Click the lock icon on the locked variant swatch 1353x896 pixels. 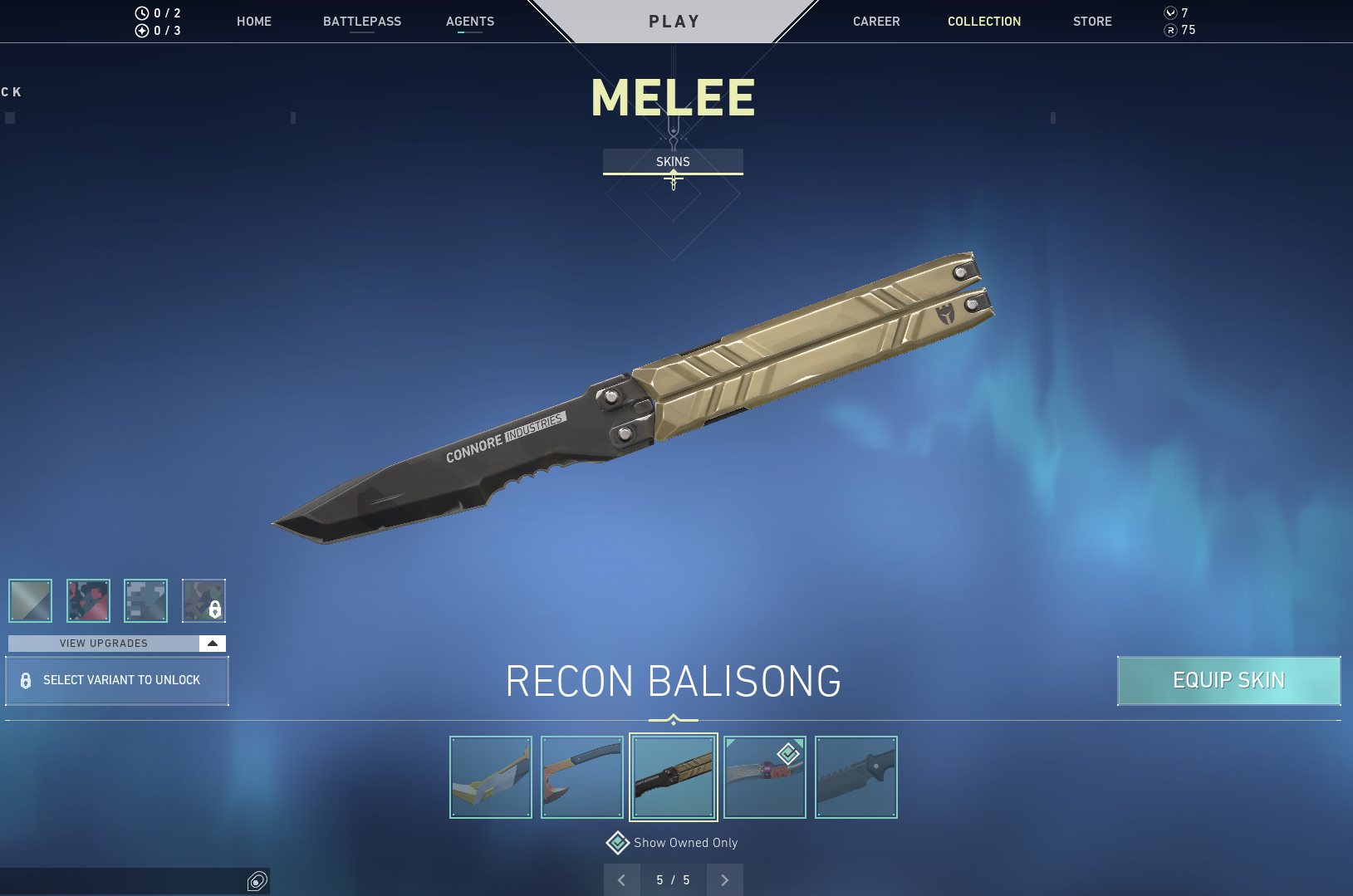[215, 610]
